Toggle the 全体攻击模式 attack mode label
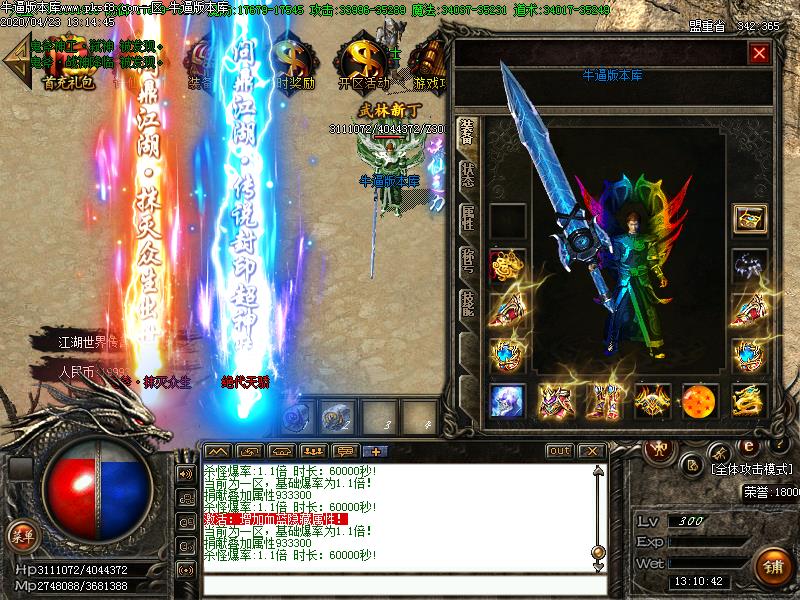Screen dimensions: 800x600 [x=750, y=468]
